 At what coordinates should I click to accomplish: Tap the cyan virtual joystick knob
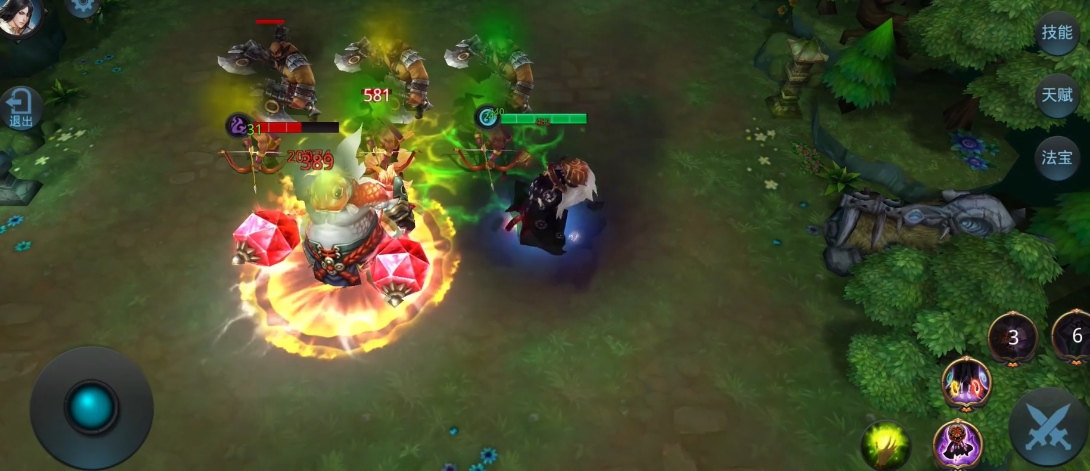91,406
